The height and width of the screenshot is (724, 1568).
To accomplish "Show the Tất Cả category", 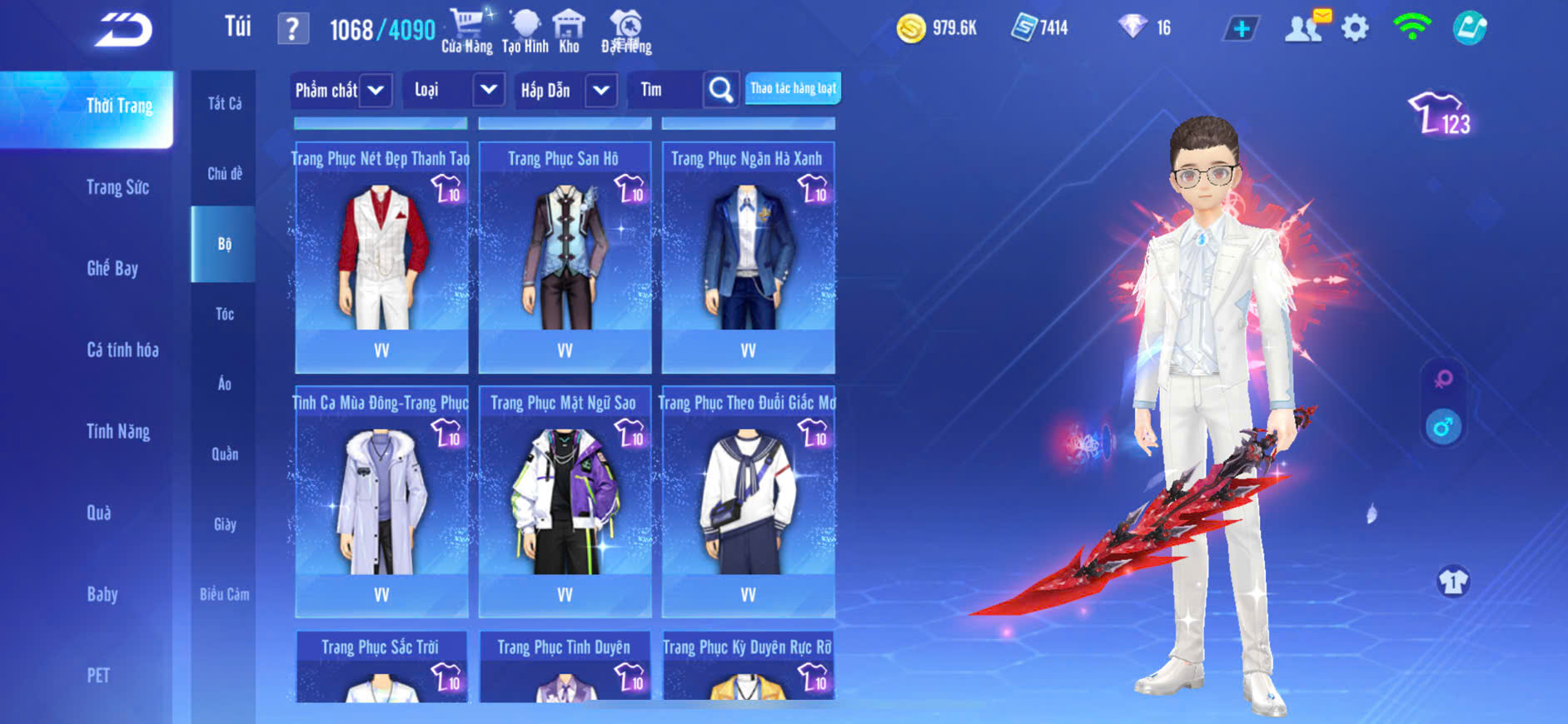I will [224, 103].
